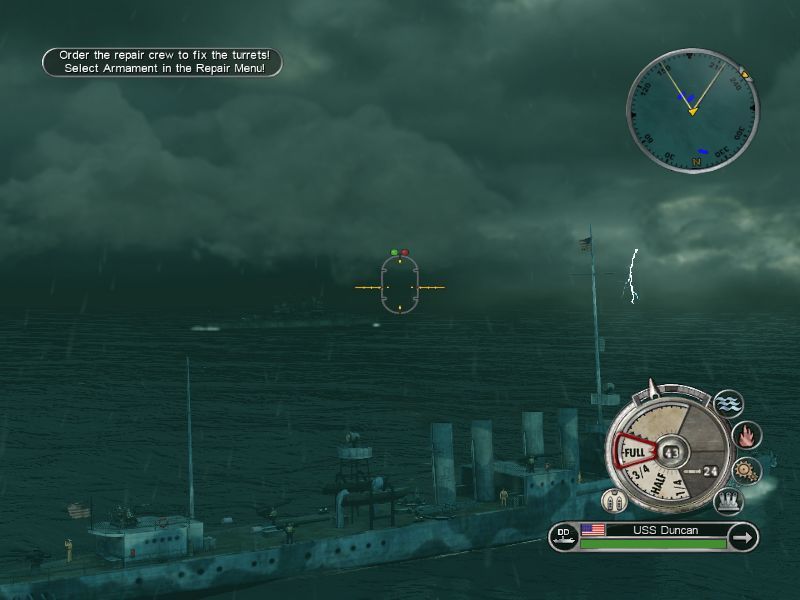Click the USS Duncan name bar
Image resolution: width=800 pixels, height=600 pixels.
coord(666,530)
